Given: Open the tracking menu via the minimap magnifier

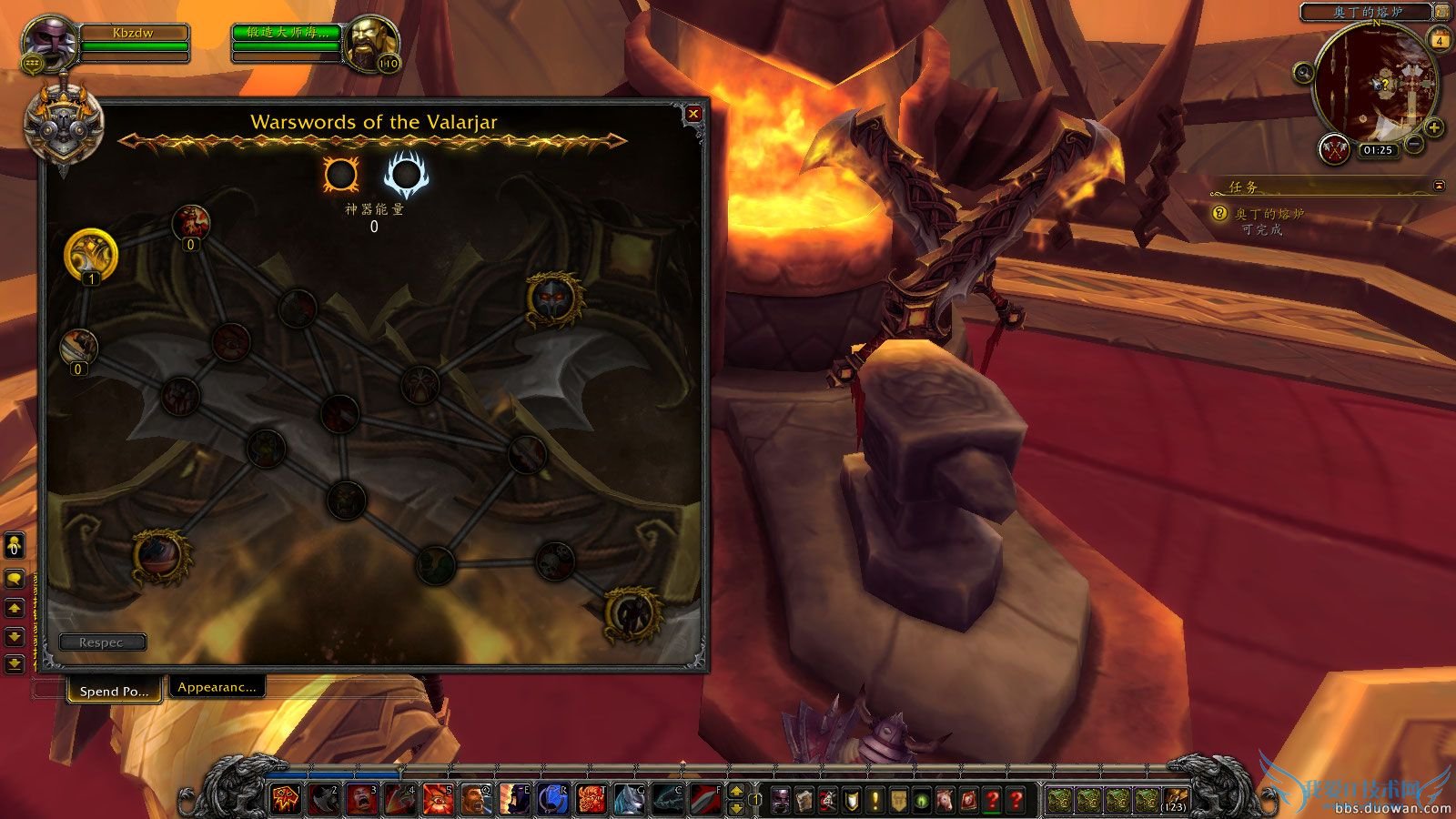Looking at the screenshot, I should pyautogui.click(x=1304, y=75).
